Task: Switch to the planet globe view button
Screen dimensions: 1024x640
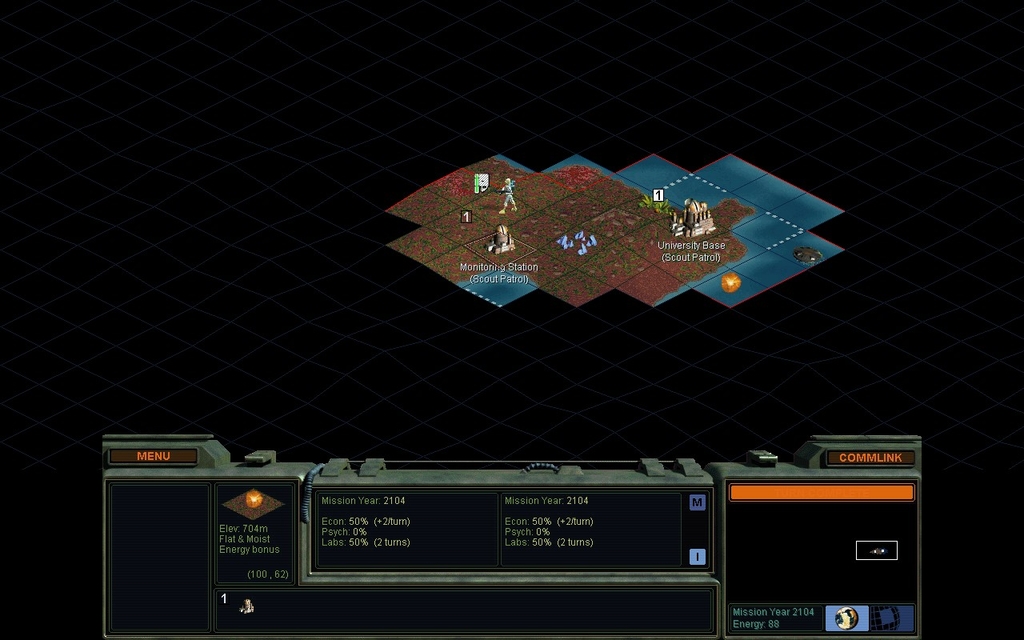Action: point(847,618)
